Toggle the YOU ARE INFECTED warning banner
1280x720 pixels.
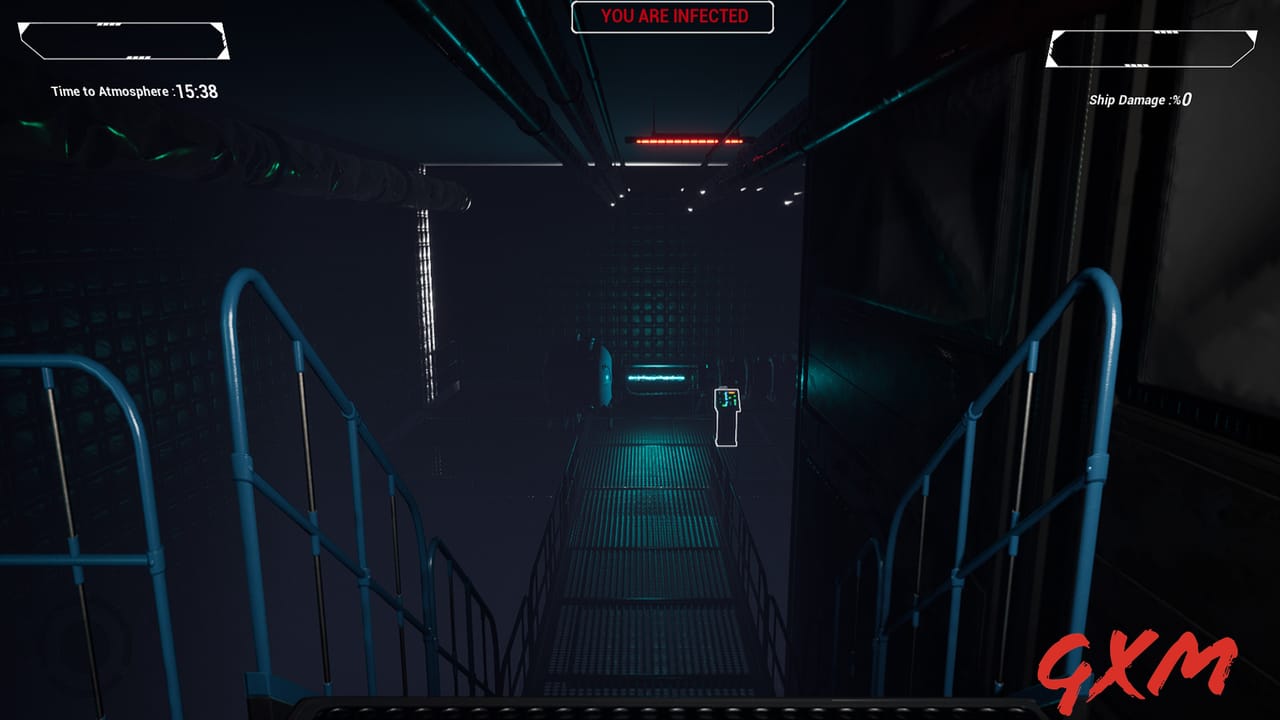[x=672, y=17]
